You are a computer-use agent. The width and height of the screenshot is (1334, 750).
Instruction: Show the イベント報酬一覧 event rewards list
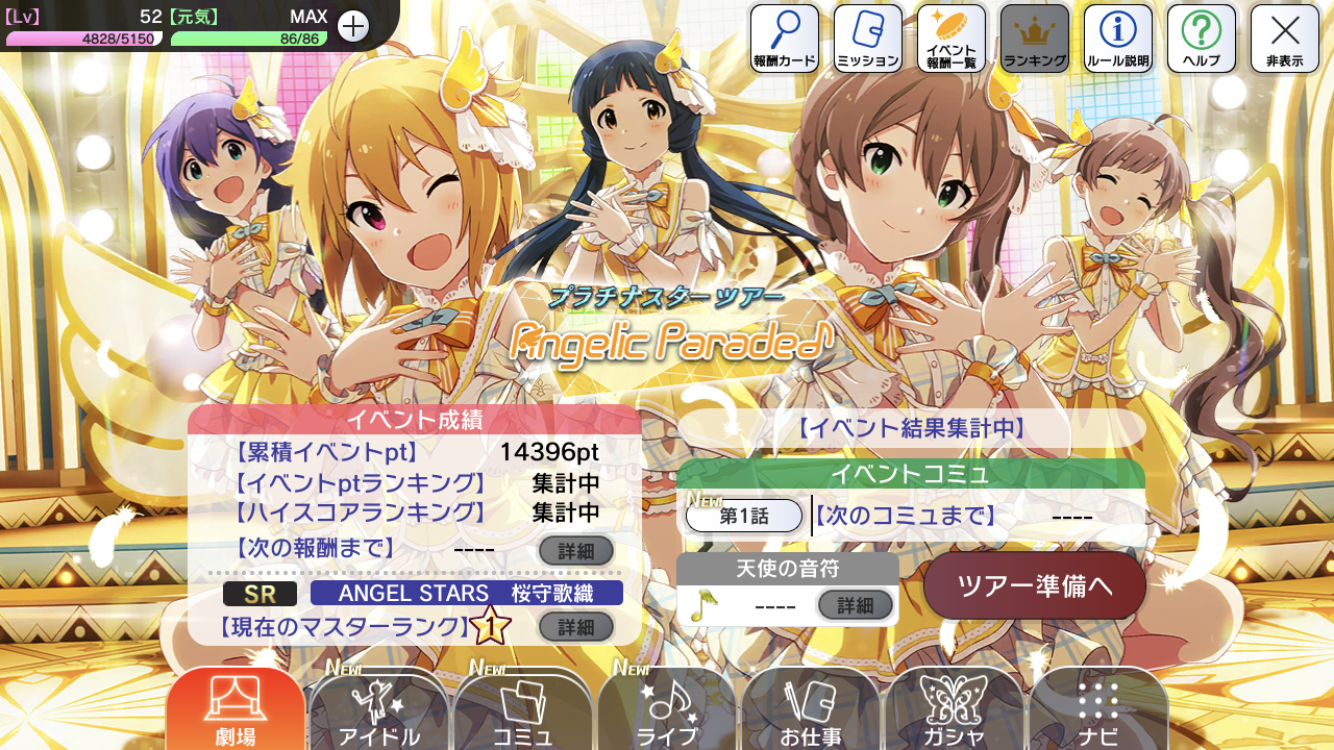pyautogui.click(x=951, y=38)
